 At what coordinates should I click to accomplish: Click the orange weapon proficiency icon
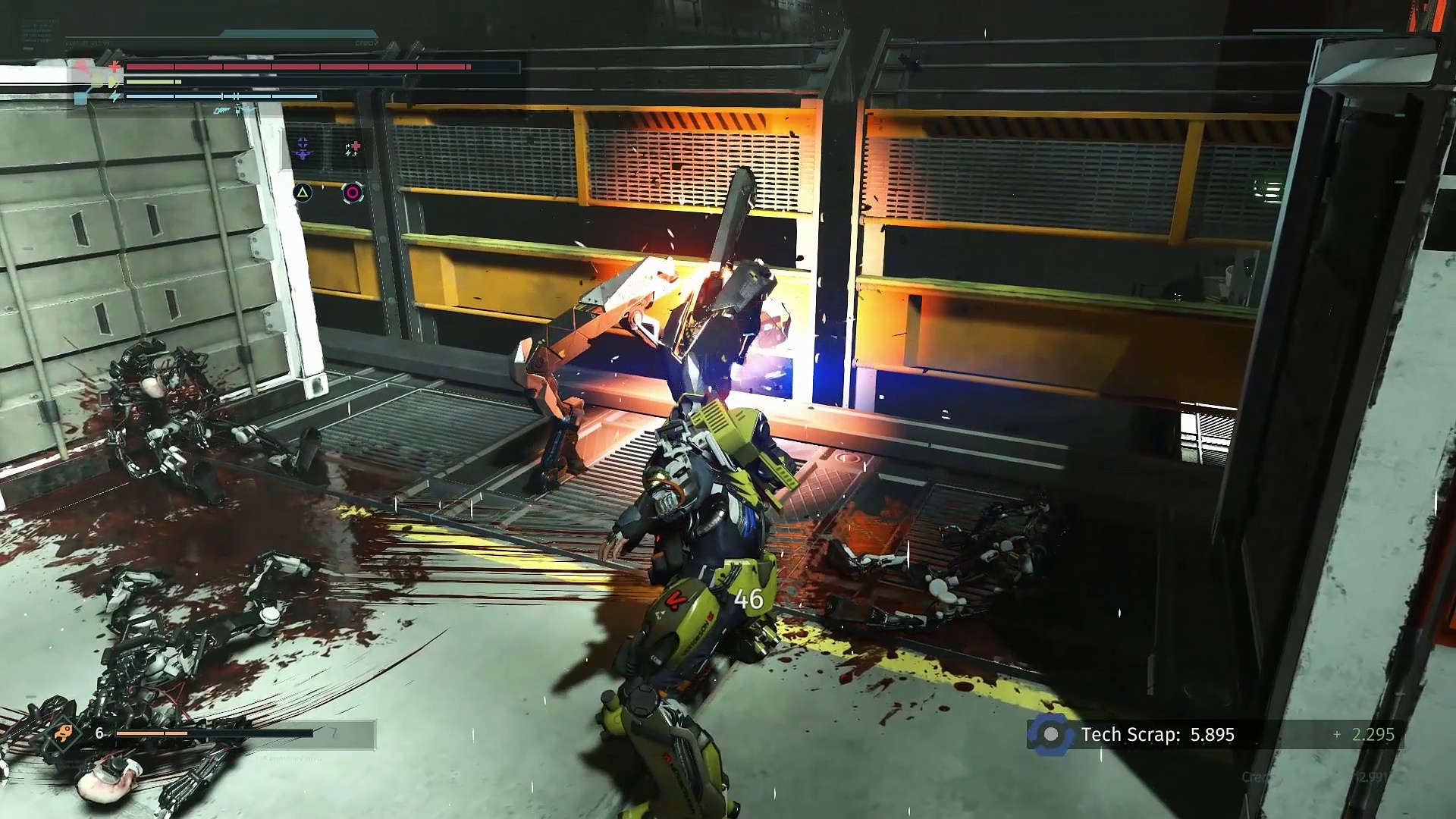tap(62, 733)
